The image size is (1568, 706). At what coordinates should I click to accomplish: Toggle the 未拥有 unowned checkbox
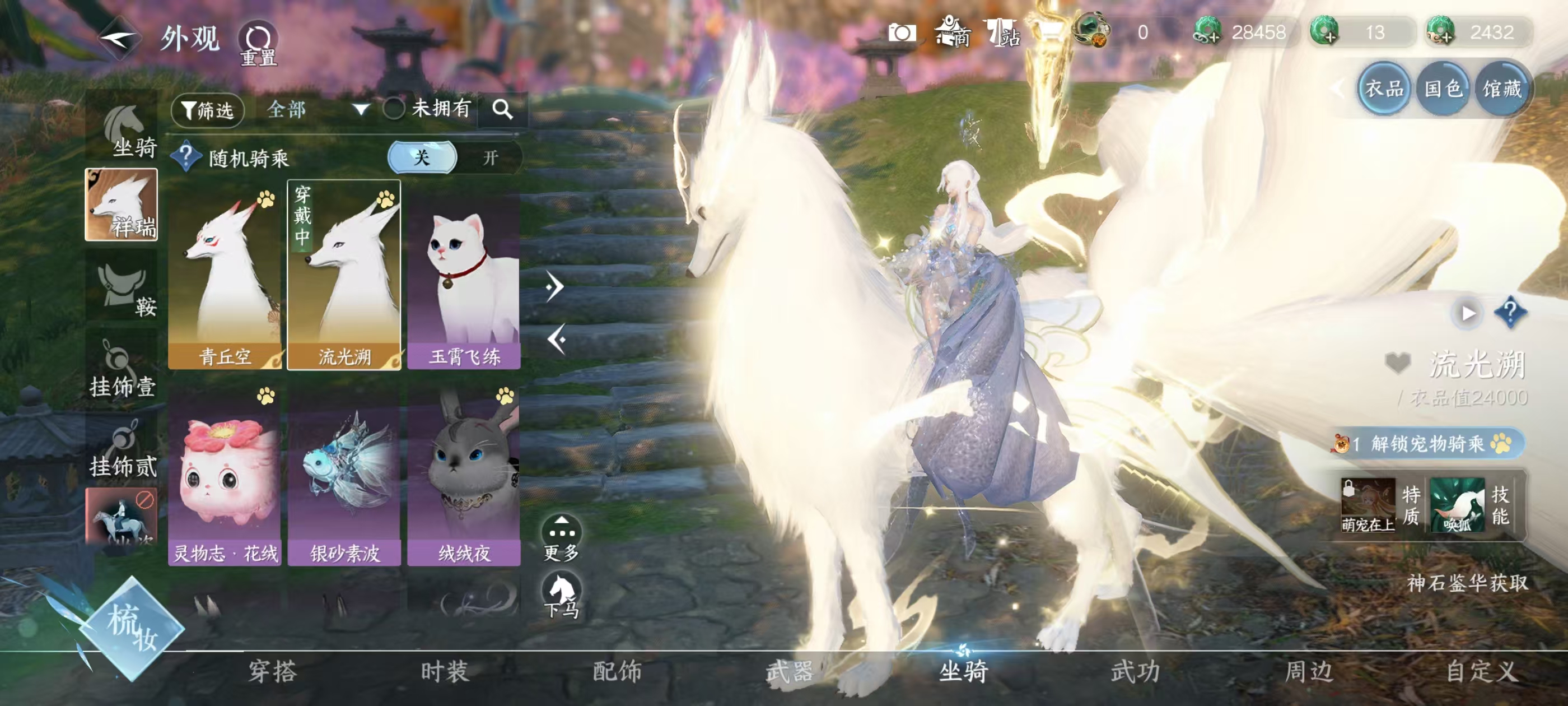coord(394,109)
